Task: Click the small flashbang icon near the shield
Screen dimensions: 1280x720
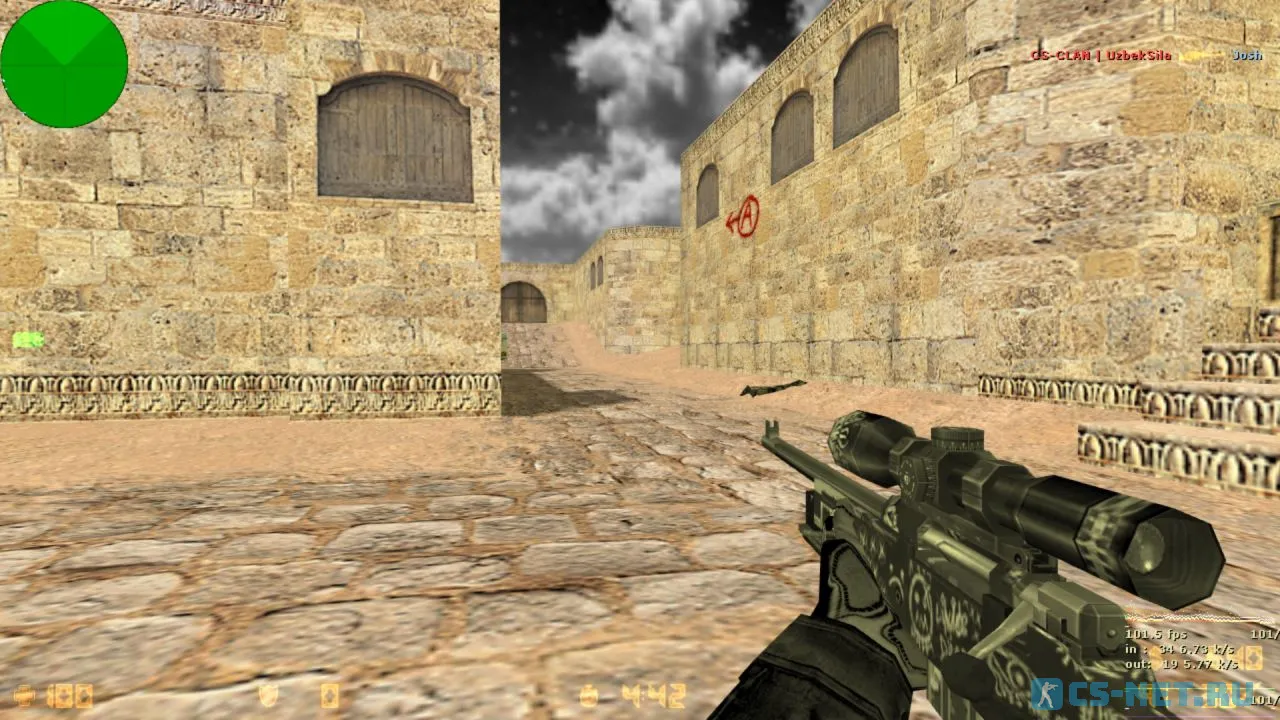Action: tap(328, 694)
